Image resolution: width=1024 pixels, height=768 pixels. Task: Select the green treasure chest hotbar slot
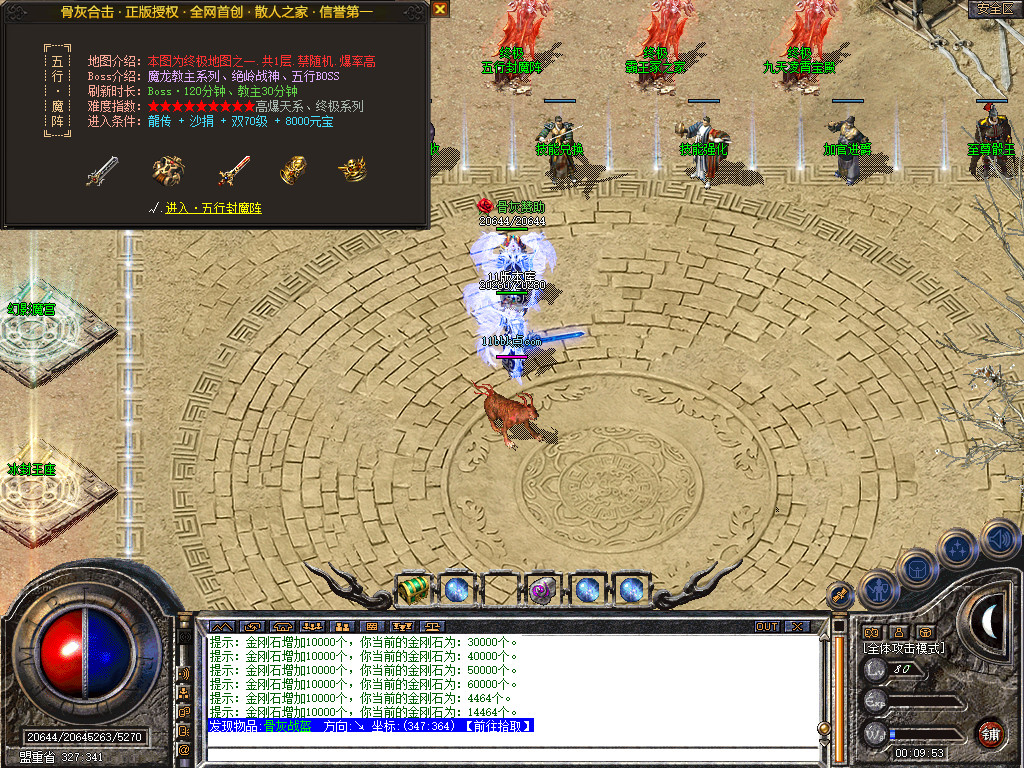[x=413, y=589]
